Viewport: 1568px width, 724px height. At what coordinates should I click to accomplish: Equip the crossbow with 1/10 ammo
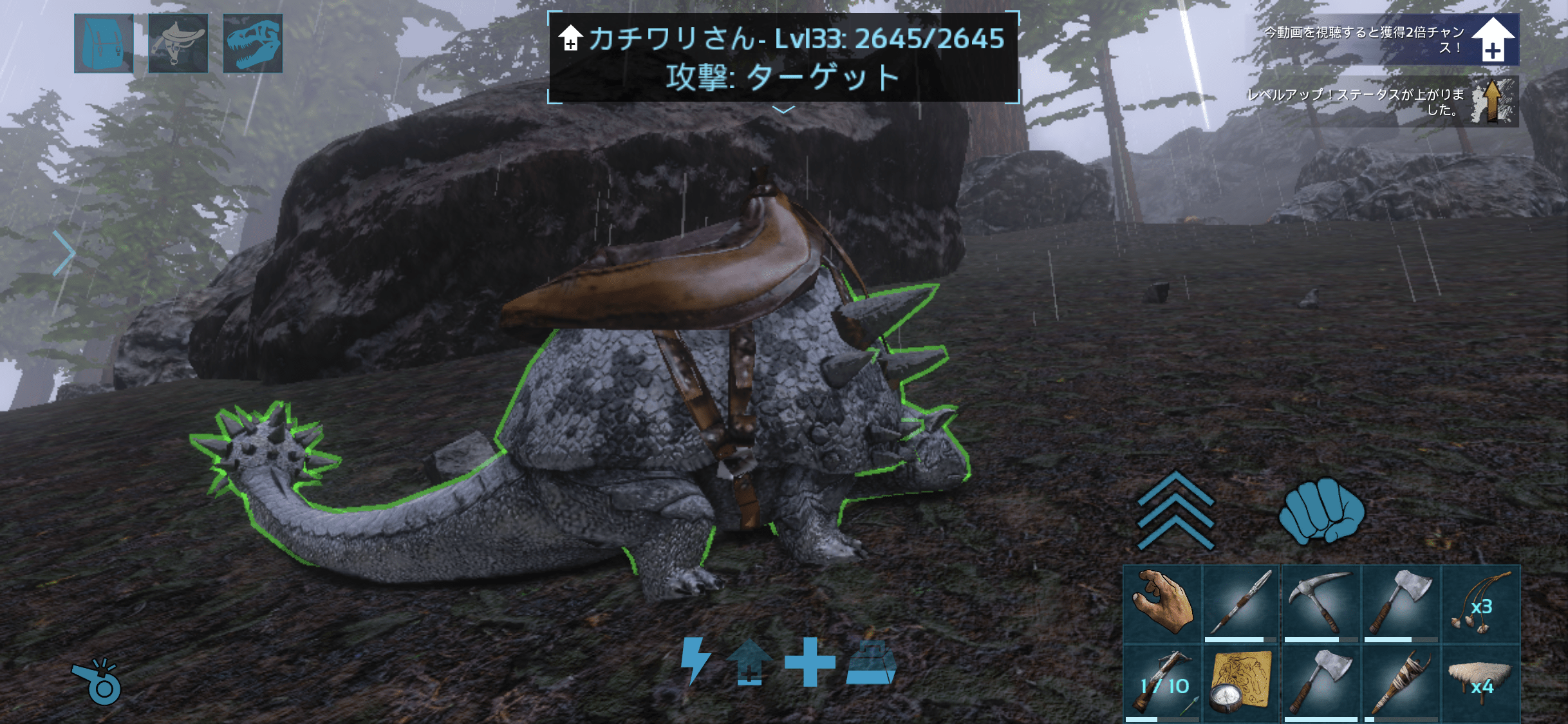point(1162,683)
